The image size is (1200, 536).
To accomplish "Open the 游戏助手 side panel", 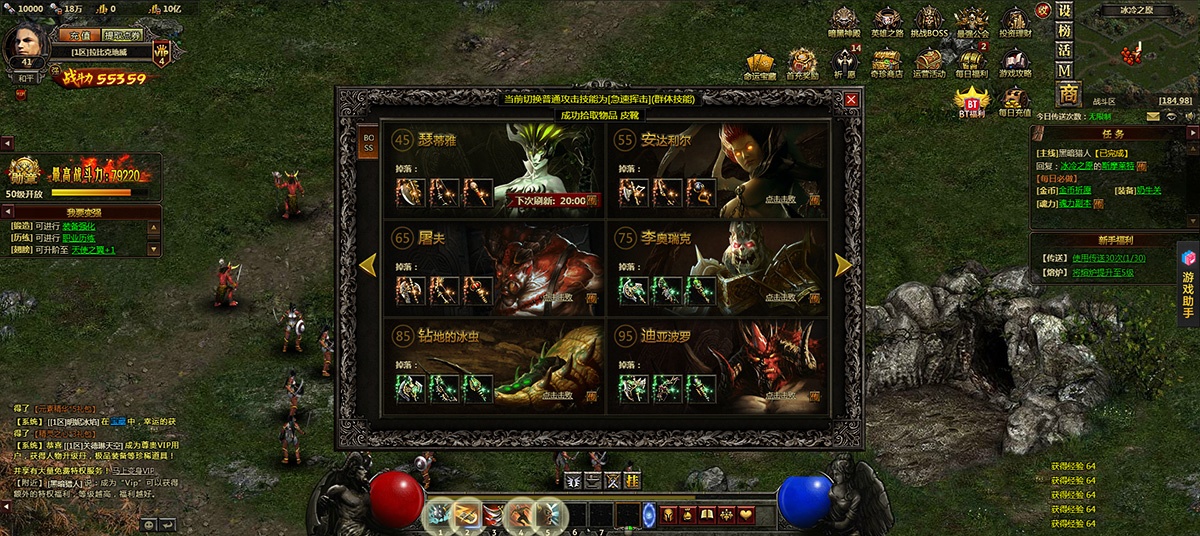I will point(1188,291).
